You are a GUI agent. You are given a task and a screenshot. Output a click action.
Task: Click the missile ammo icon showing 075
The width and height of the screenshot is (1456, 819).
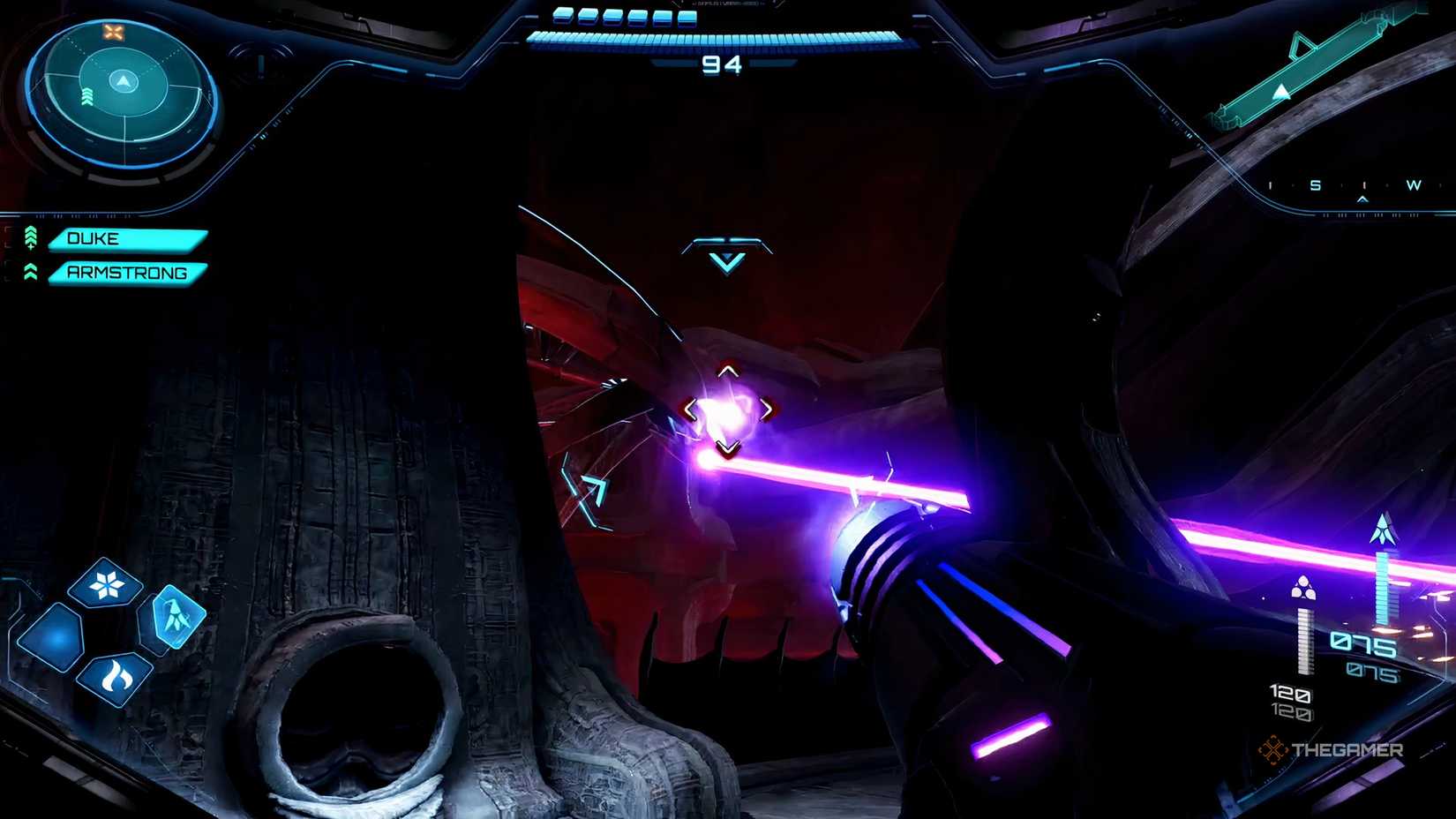tap(1382, 530)
